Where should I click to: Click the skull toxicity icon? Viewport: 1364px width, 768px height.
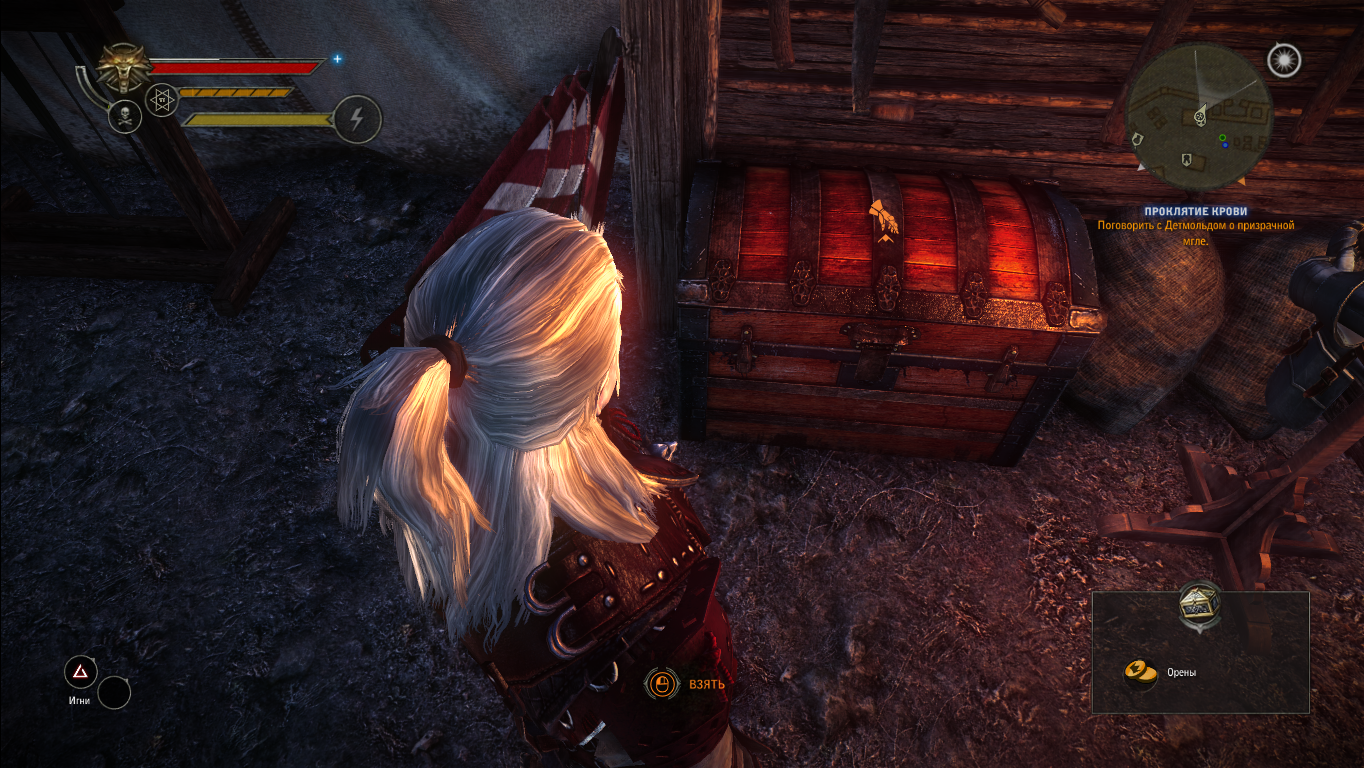pos(125,116)
